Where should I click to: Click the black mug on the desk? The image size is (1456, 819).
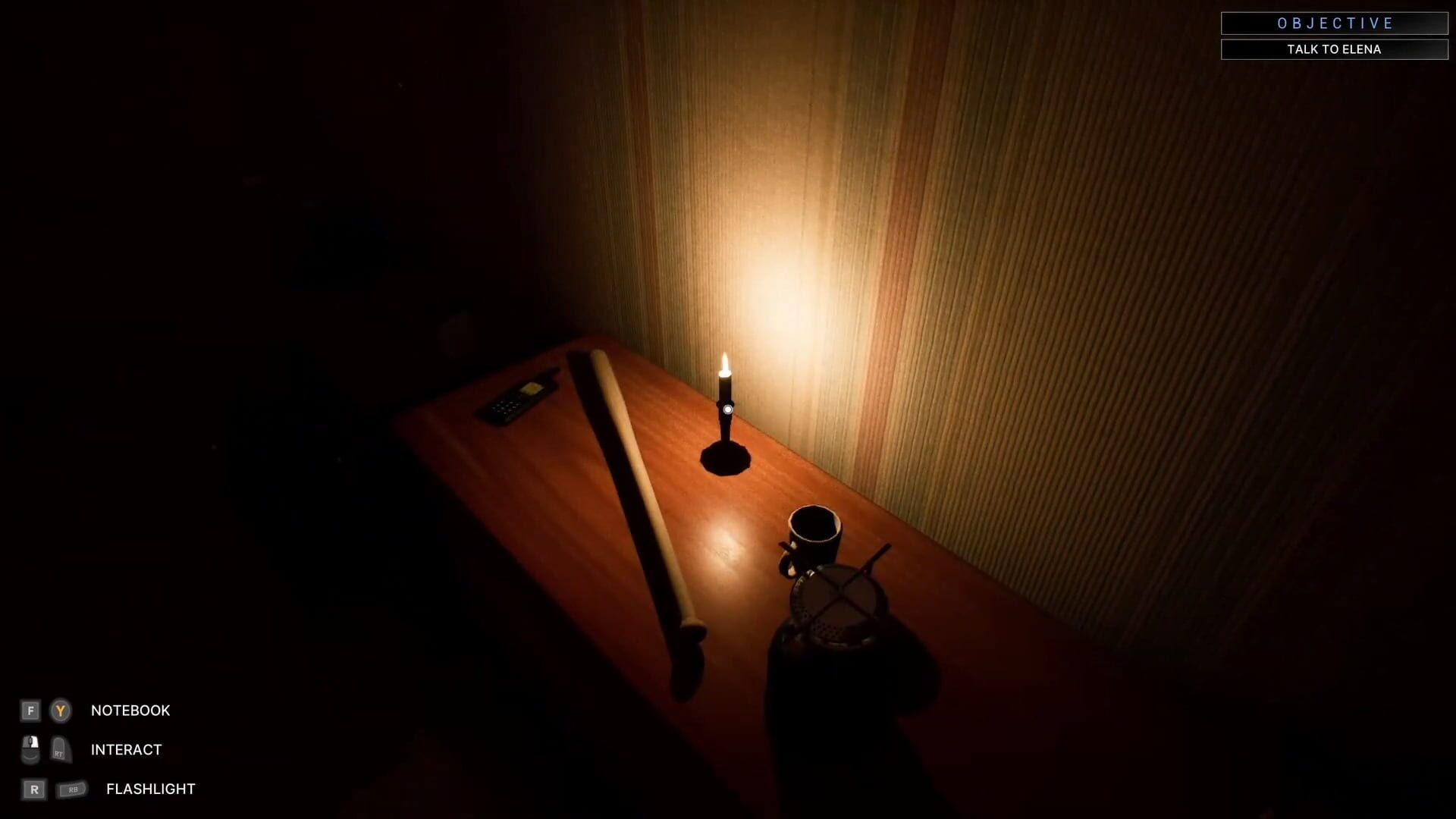813,535
